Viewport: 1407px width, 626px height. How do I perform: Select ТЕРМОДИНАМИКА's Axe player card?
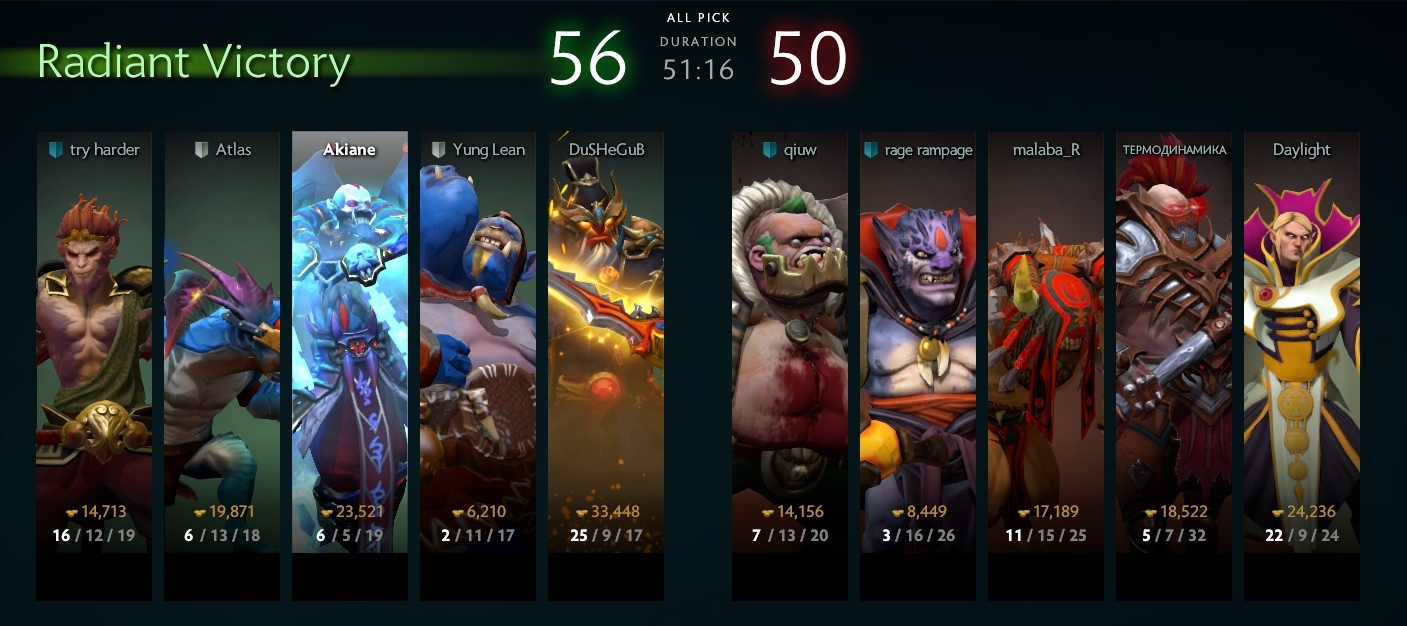point(1174,340)
